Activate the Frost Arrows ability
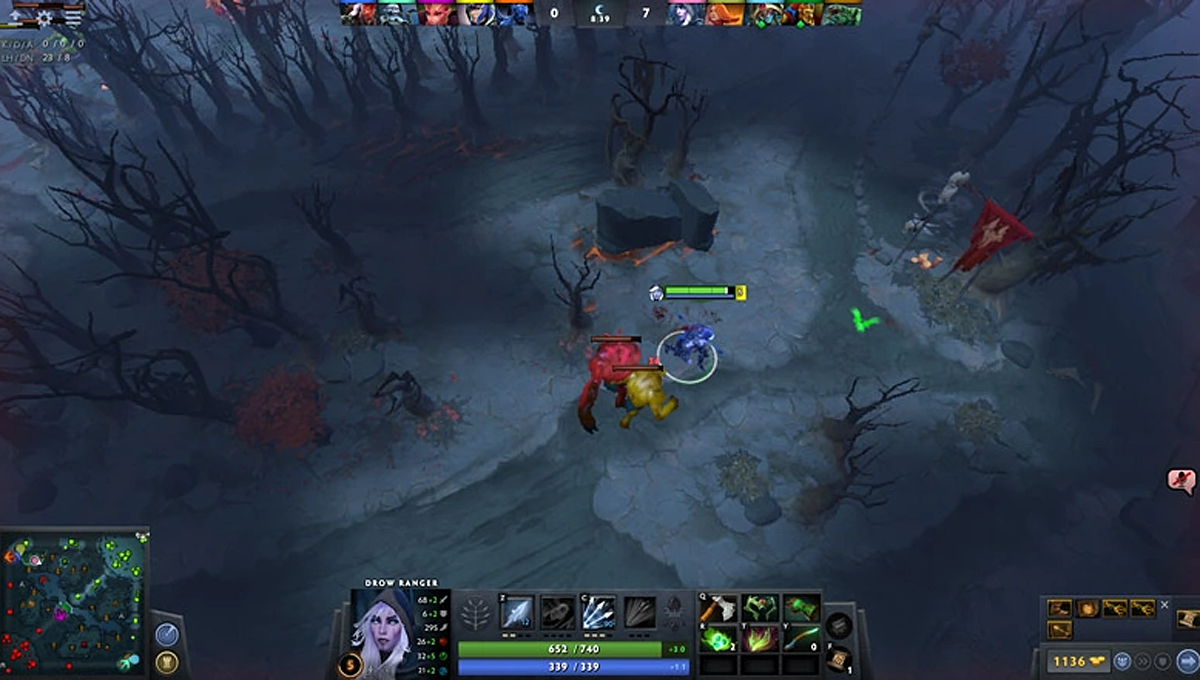Viewport: 1200px width, 680px height. coord(516,612)
